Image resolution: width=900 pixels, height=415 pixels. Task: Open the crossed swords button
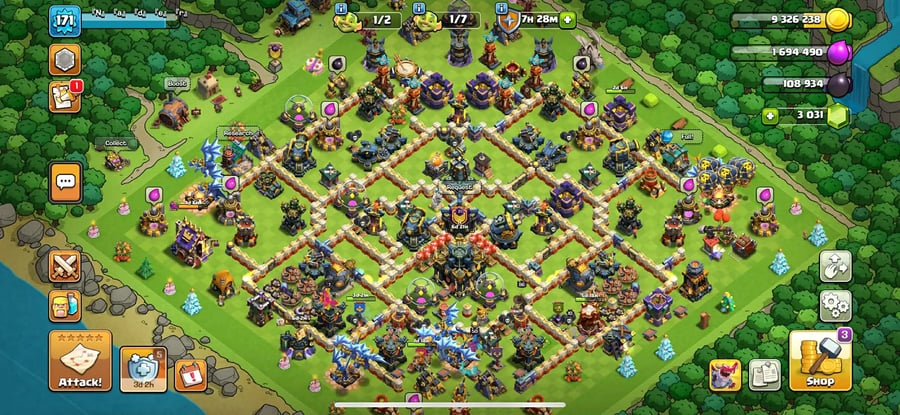click(x=65, y=266)
